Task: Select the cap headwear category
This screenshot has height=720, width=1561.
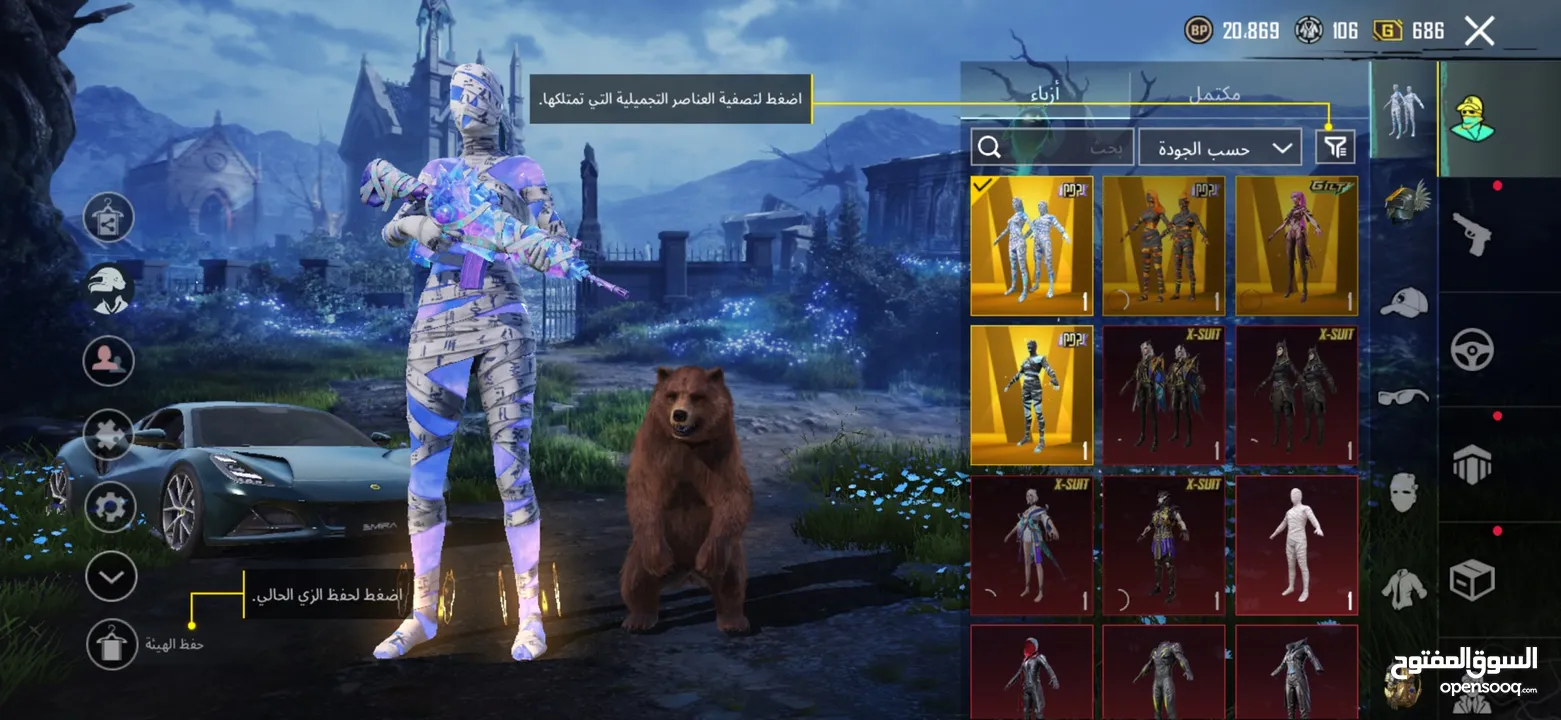Action: (1404, 298)
